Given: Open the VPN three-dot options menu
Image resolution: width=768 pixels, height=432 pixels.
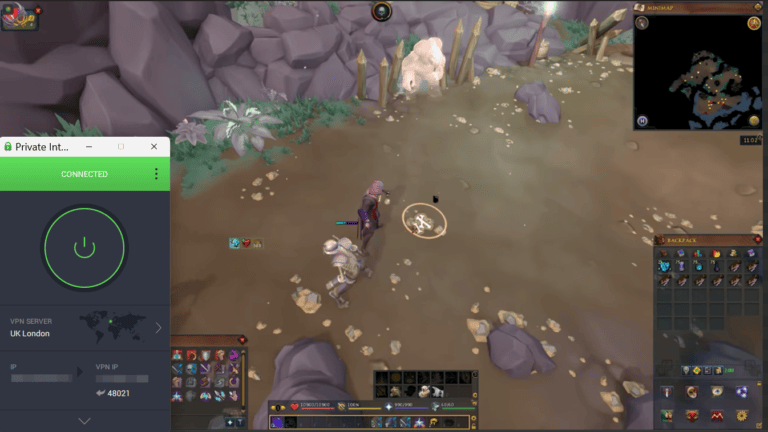Looking at the screenshot, I should click(156, 174).
